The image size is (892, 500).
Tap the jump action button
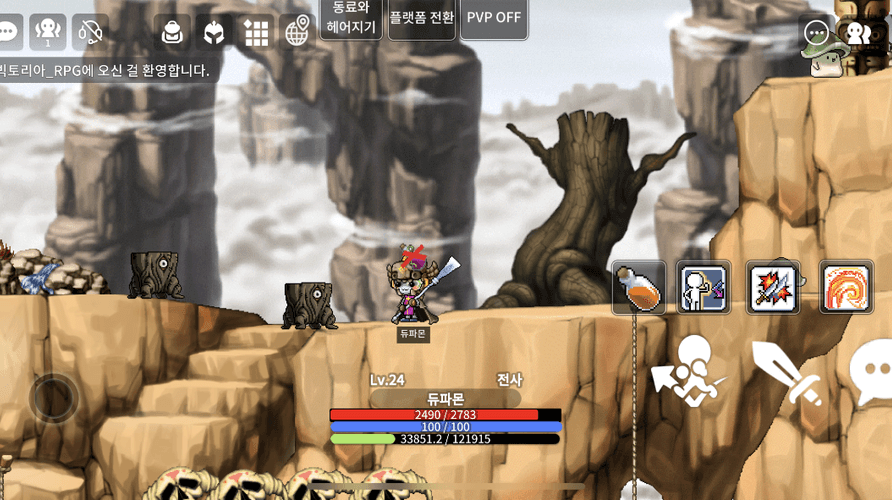click(692, 370)
